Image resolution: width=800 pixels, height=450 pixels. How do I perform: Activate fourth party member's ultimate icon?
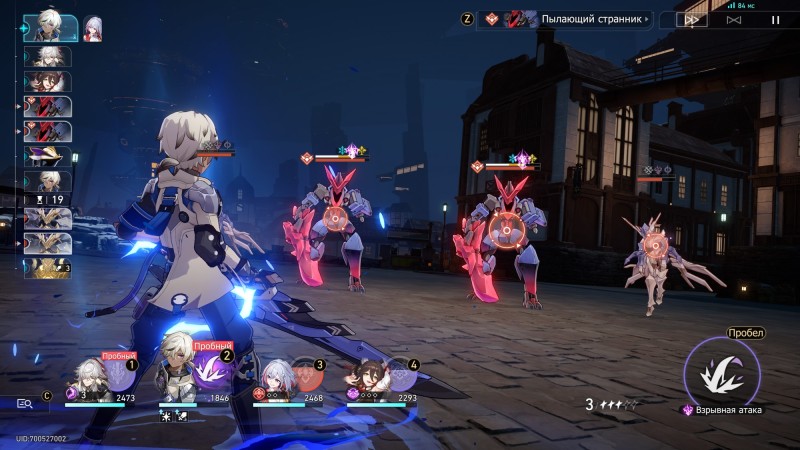click(402, 375)
